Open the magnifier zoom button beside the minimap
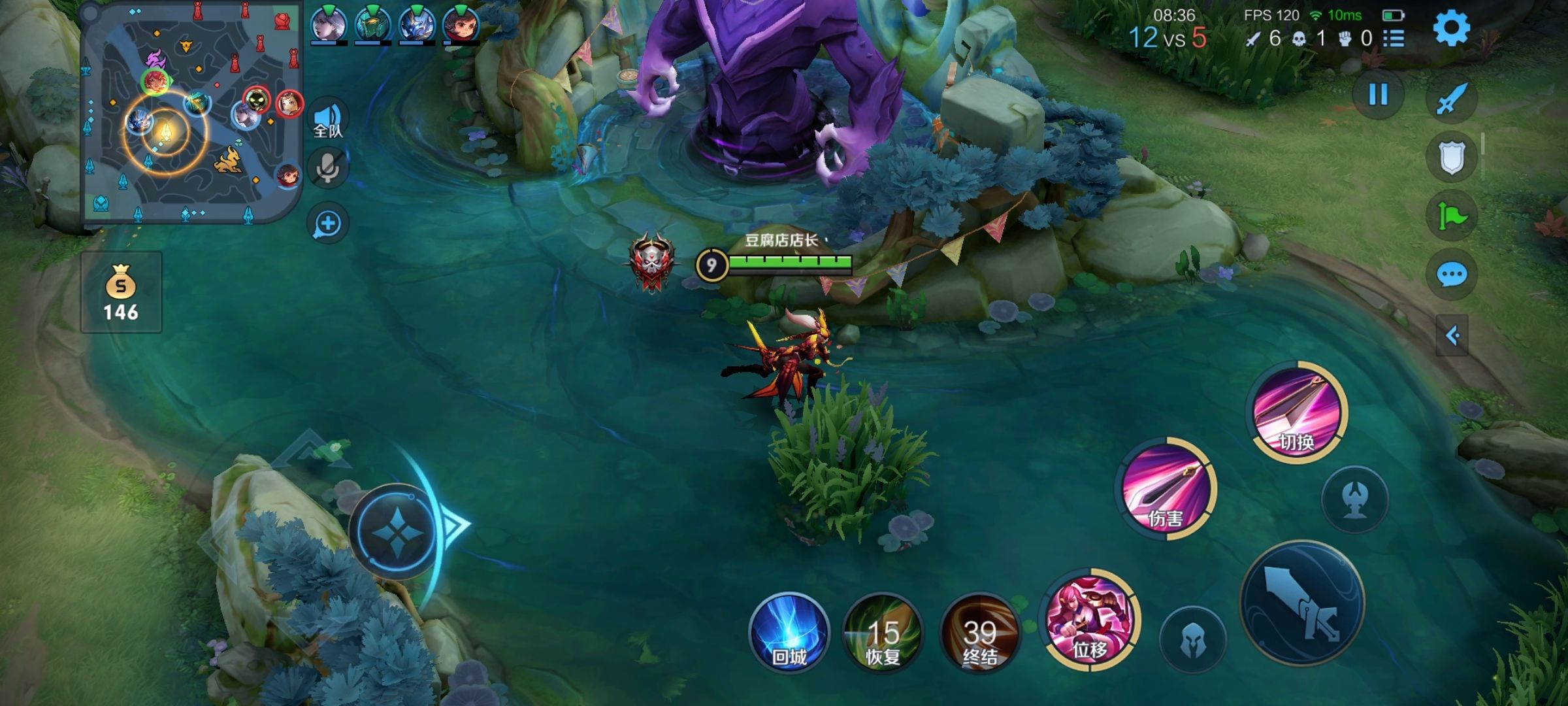Image resolution: width=1568 pixels, height=706 pixels. [x=328, y=224]
